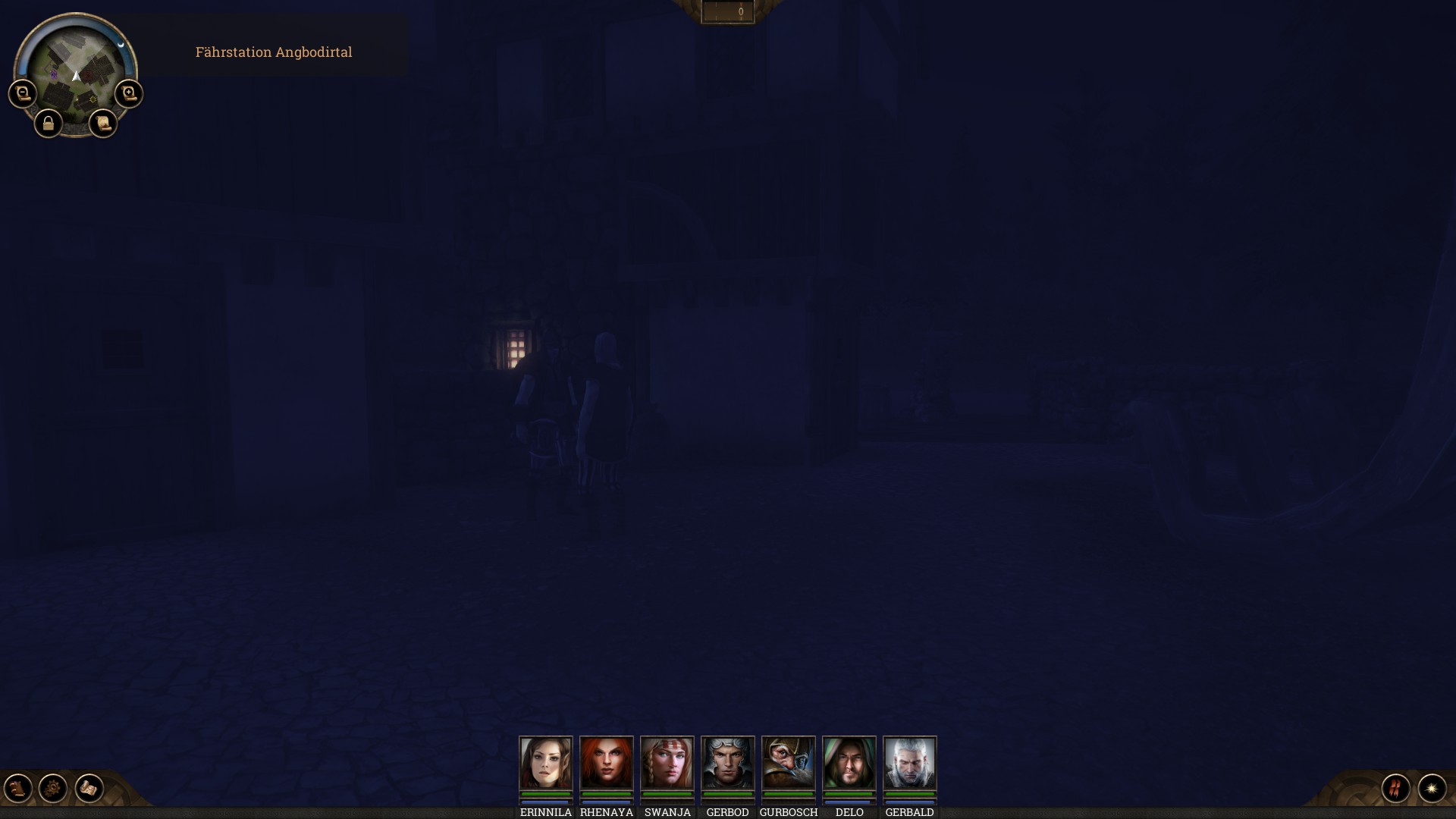Choose Gerbald's white-haired portrait

(x=910, y=763)
